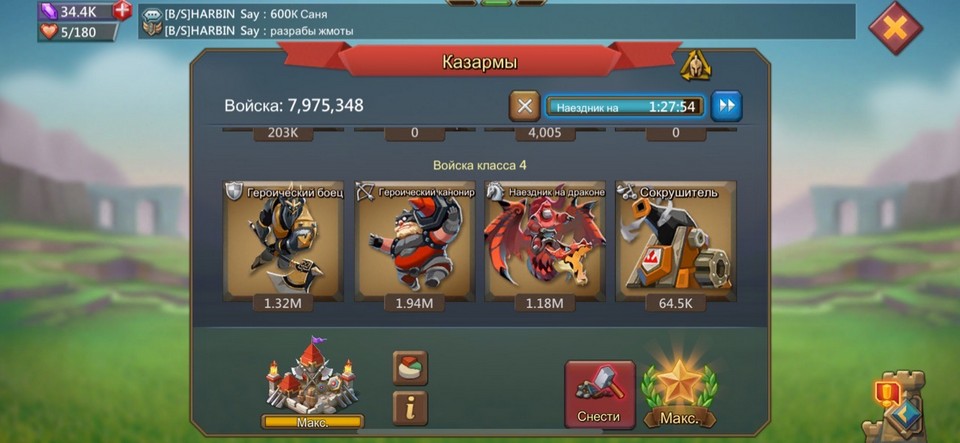Select the Героический боец troop card
Screen dimensions: 960x443
click(284, 241)
